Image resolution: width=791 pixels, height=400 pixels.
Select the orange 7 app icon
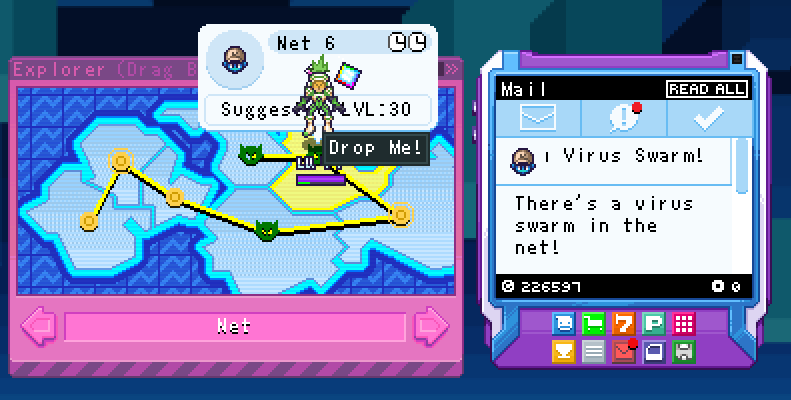coord(624,323)
